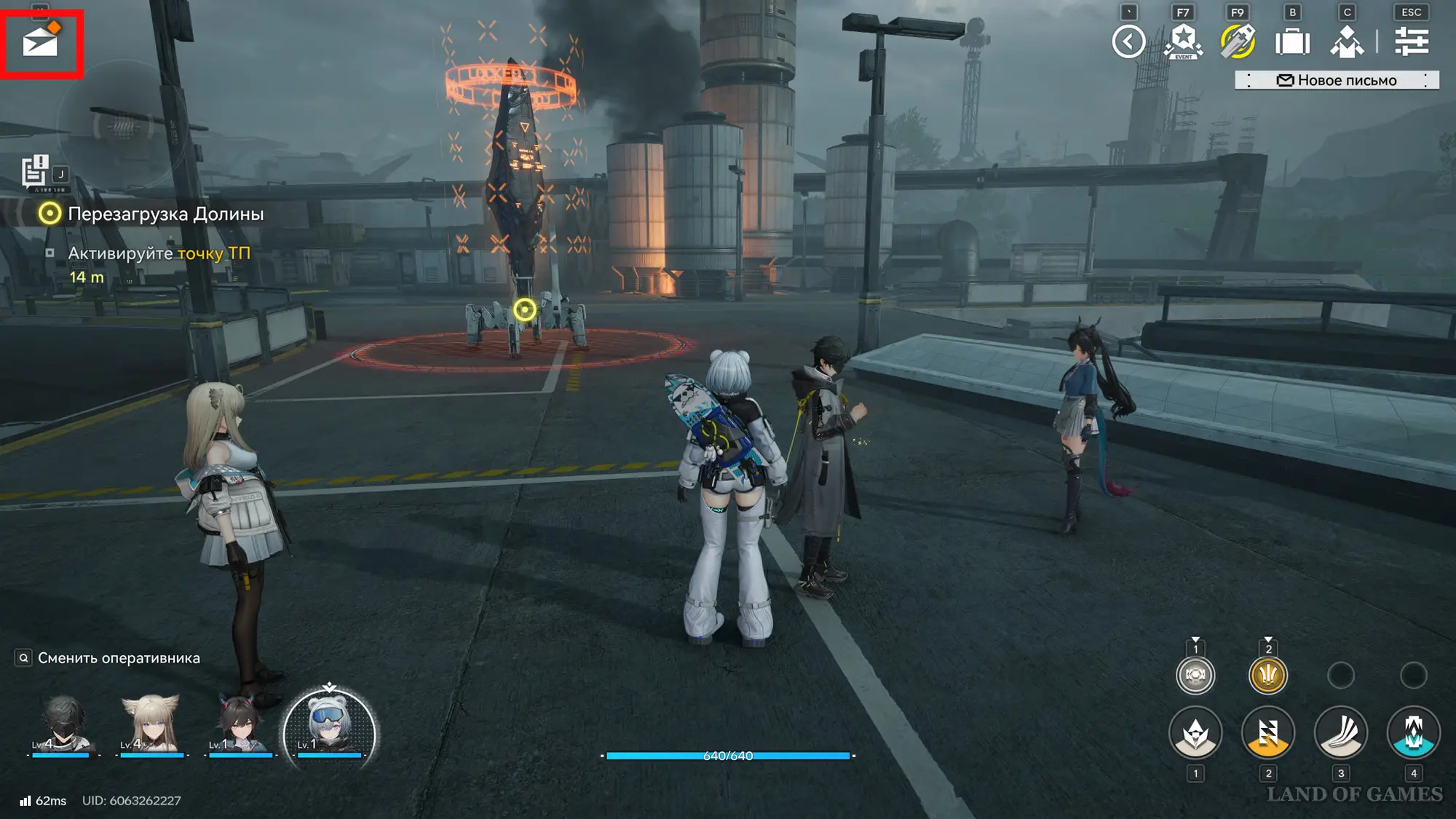Open the mail envelope icon
This screenshot has height=819, width=1456.
[41, 42]
